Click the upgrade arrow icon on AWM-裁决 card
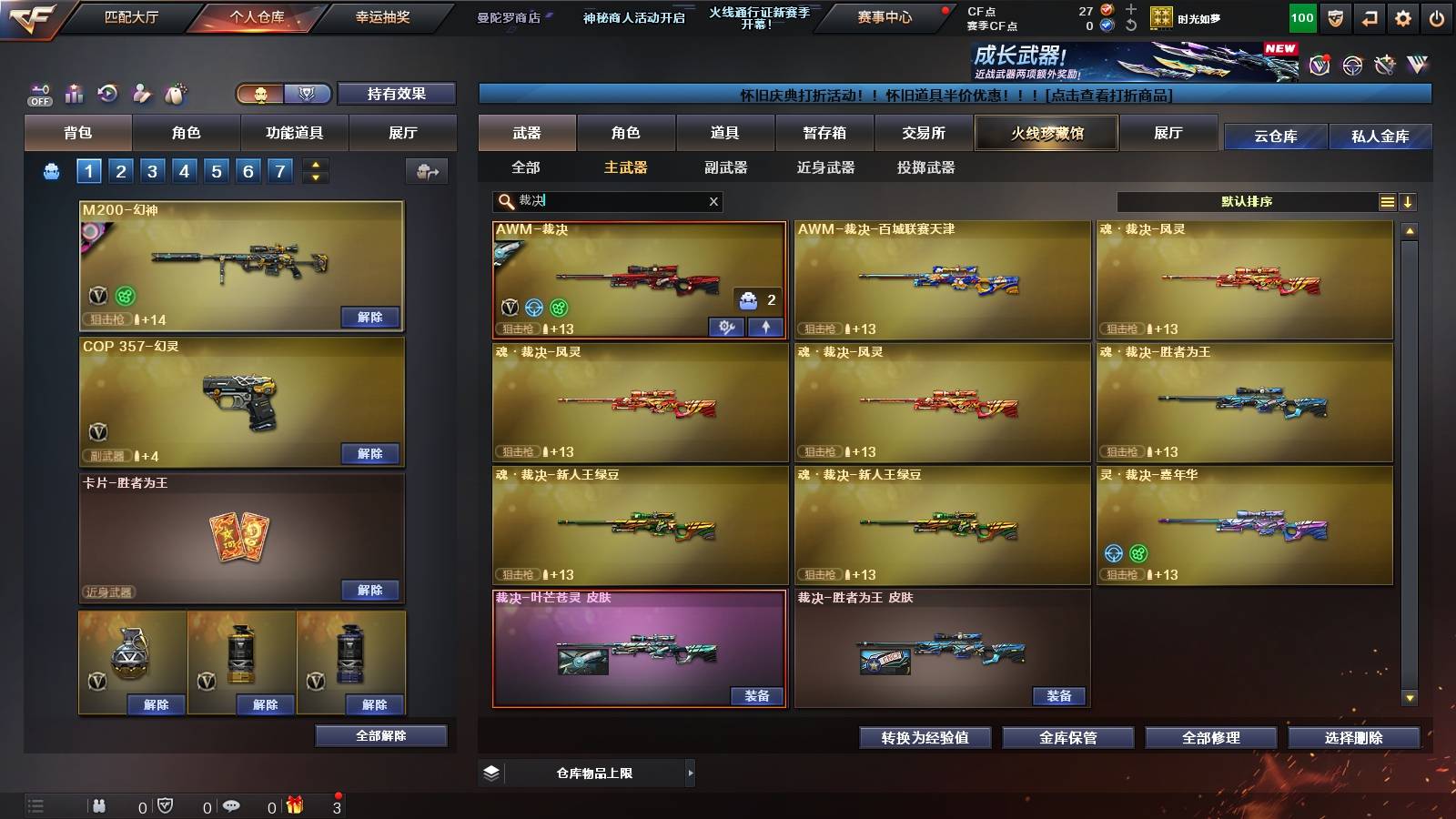Screen dimensions: 1456x819 click(764, 325)
